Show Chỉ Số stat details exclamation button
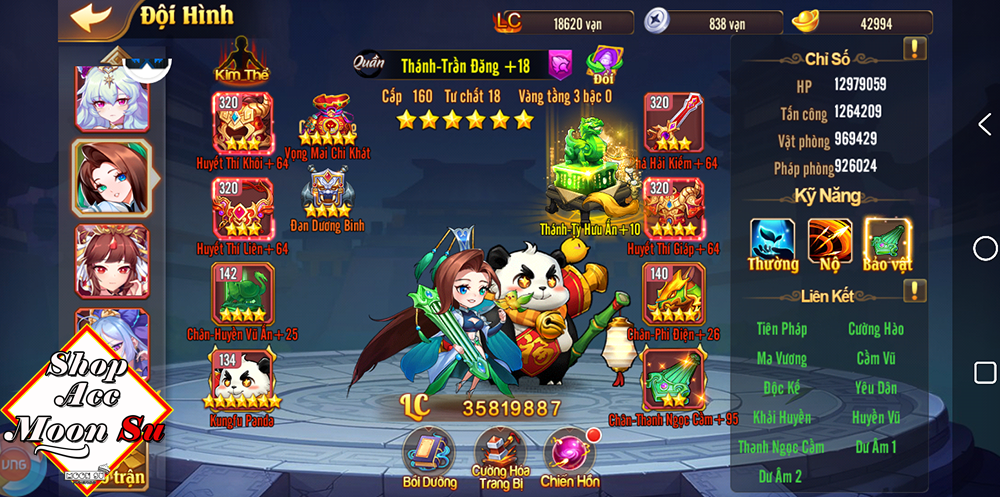Screen dimensions: 1000x497 pos(914,48)
